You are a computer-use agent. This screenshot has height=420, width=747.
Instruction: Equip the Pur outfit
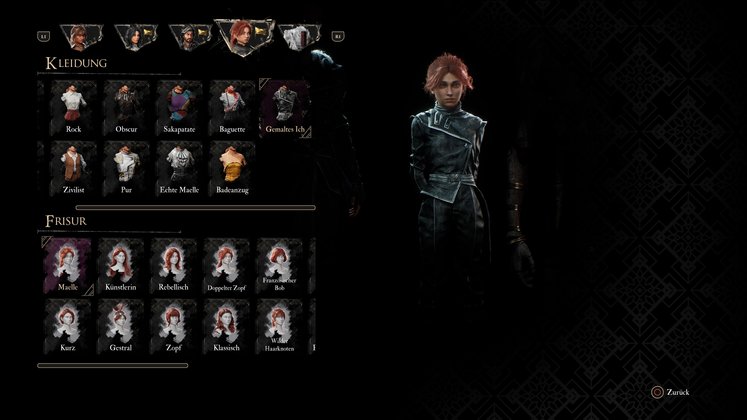click(126, 166)
